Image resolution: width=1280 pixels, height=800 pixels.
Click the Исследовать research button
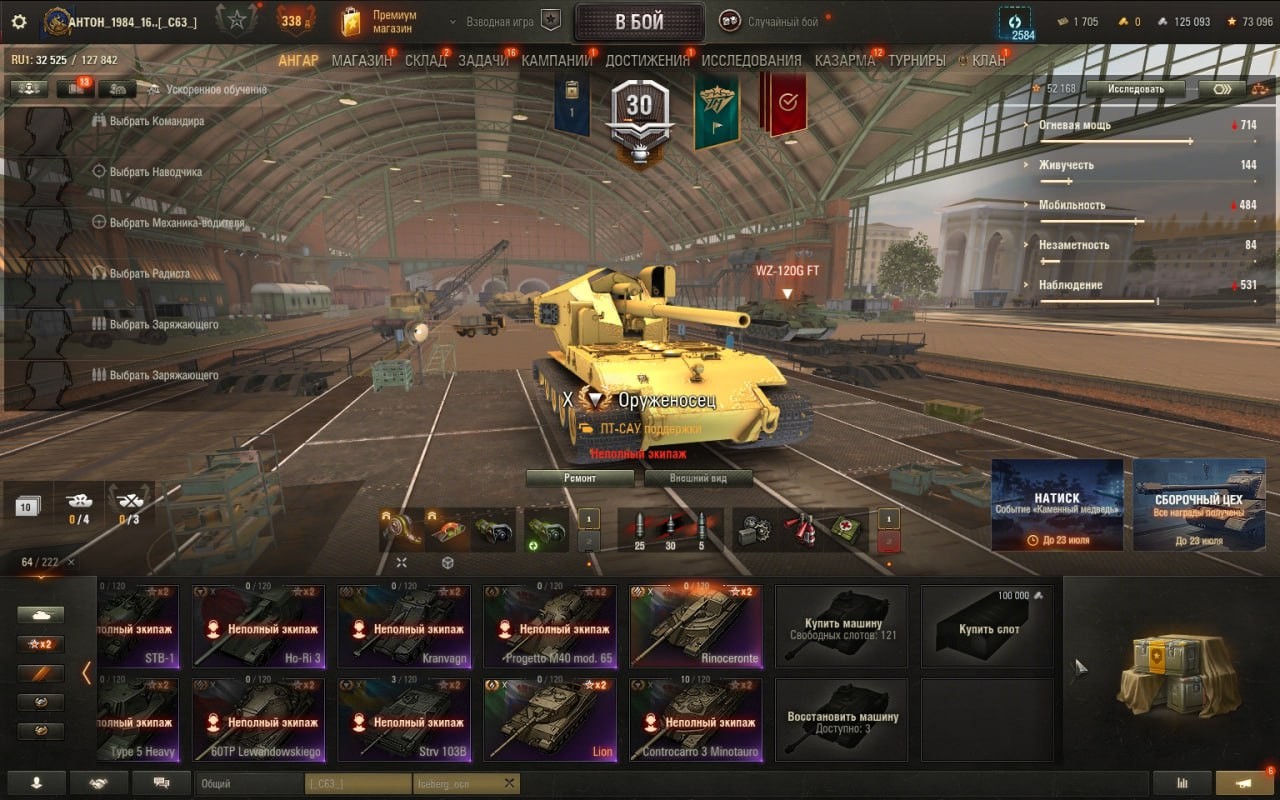tap(1135, 89)
